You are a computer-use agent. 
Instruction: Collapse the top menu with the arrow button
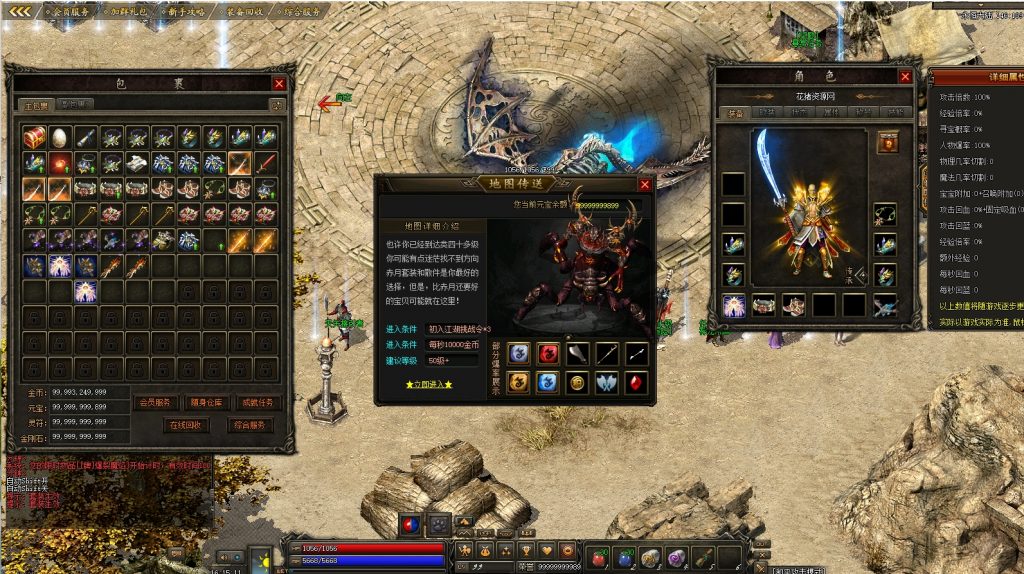coord(19,12)
